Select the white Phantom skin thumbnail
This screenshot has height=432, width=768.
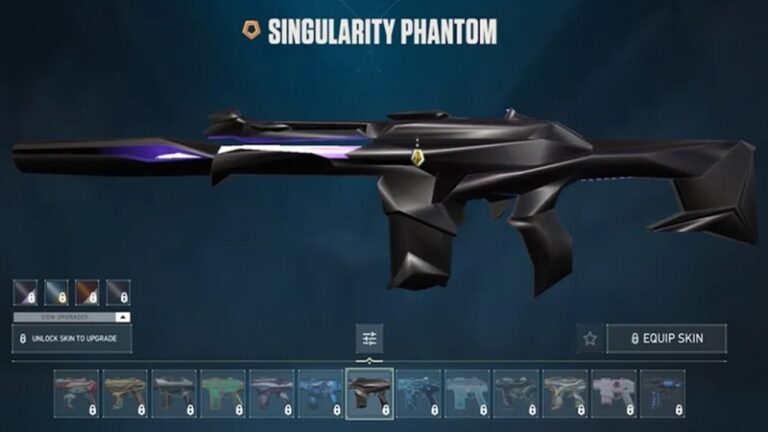(614, 393)
